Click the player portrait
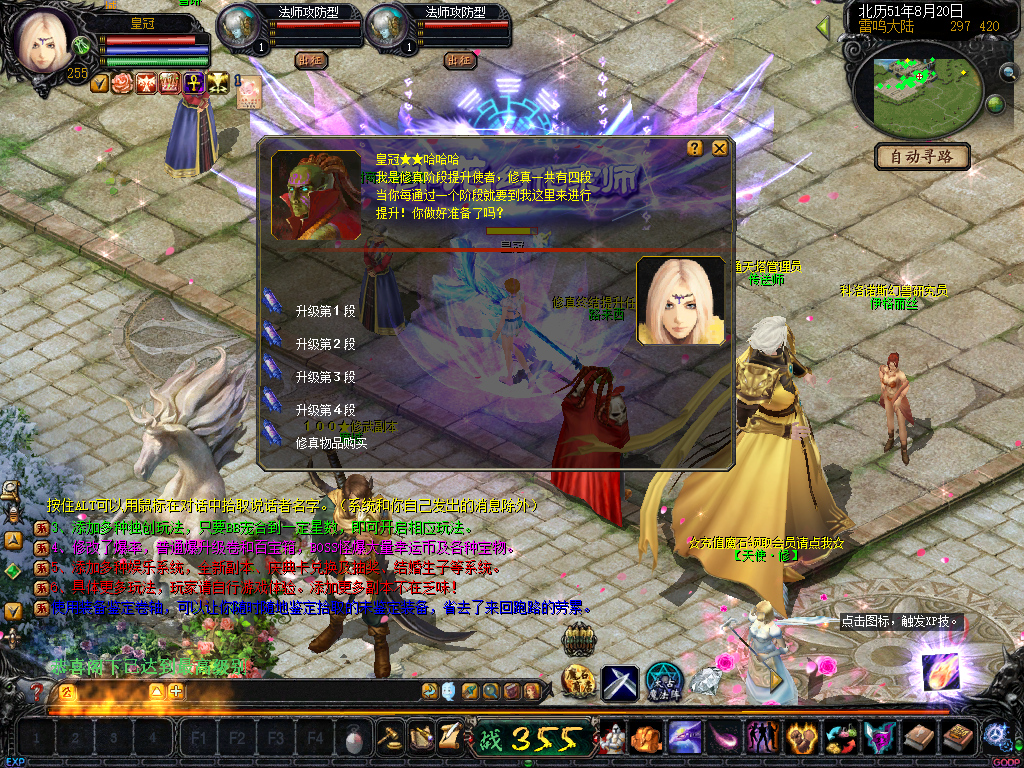The image size is (1024, 768). pyautogui.click(x=47, y=42)
